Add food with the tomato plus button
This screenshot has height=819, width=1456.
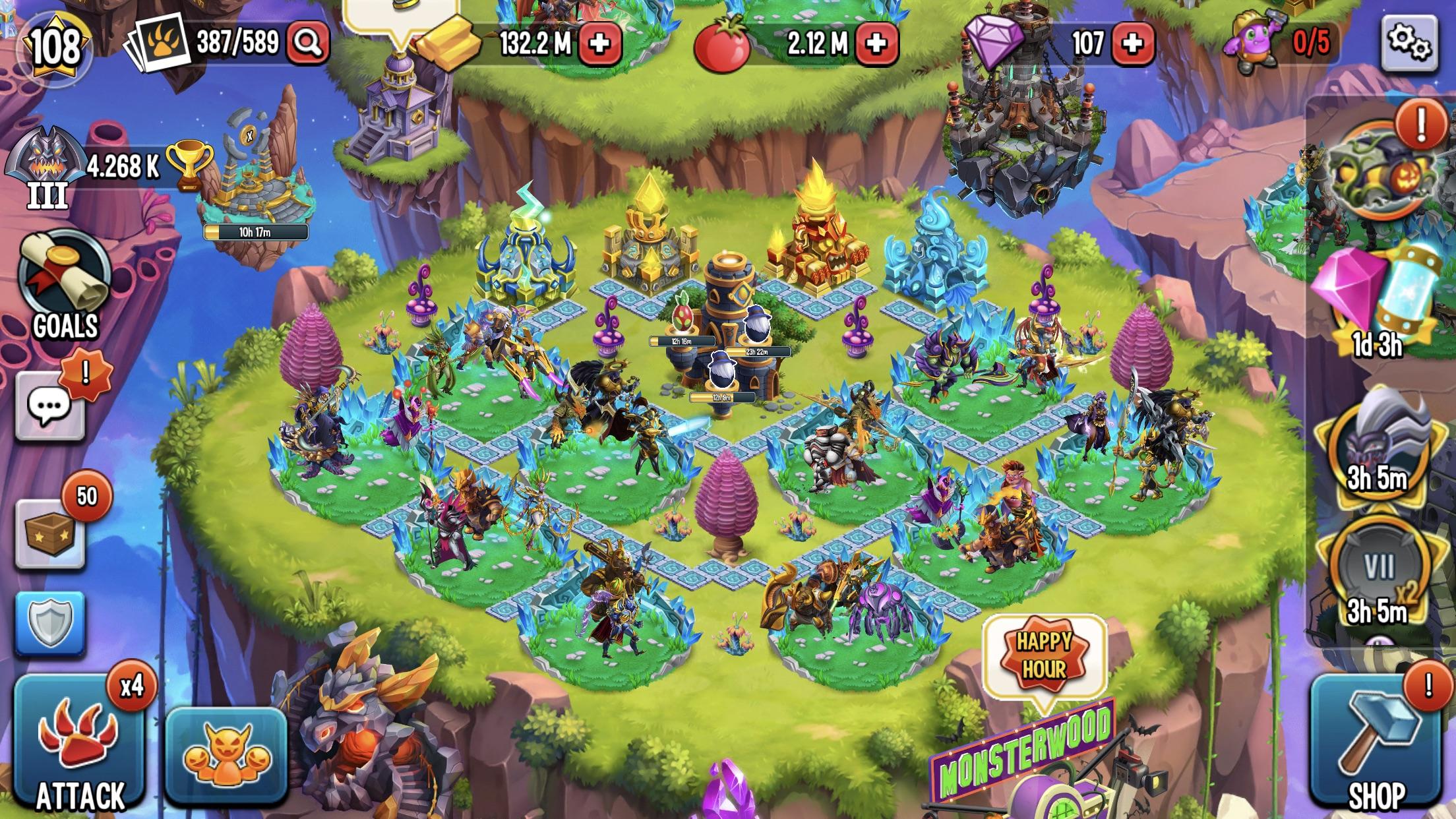point(877,42)
